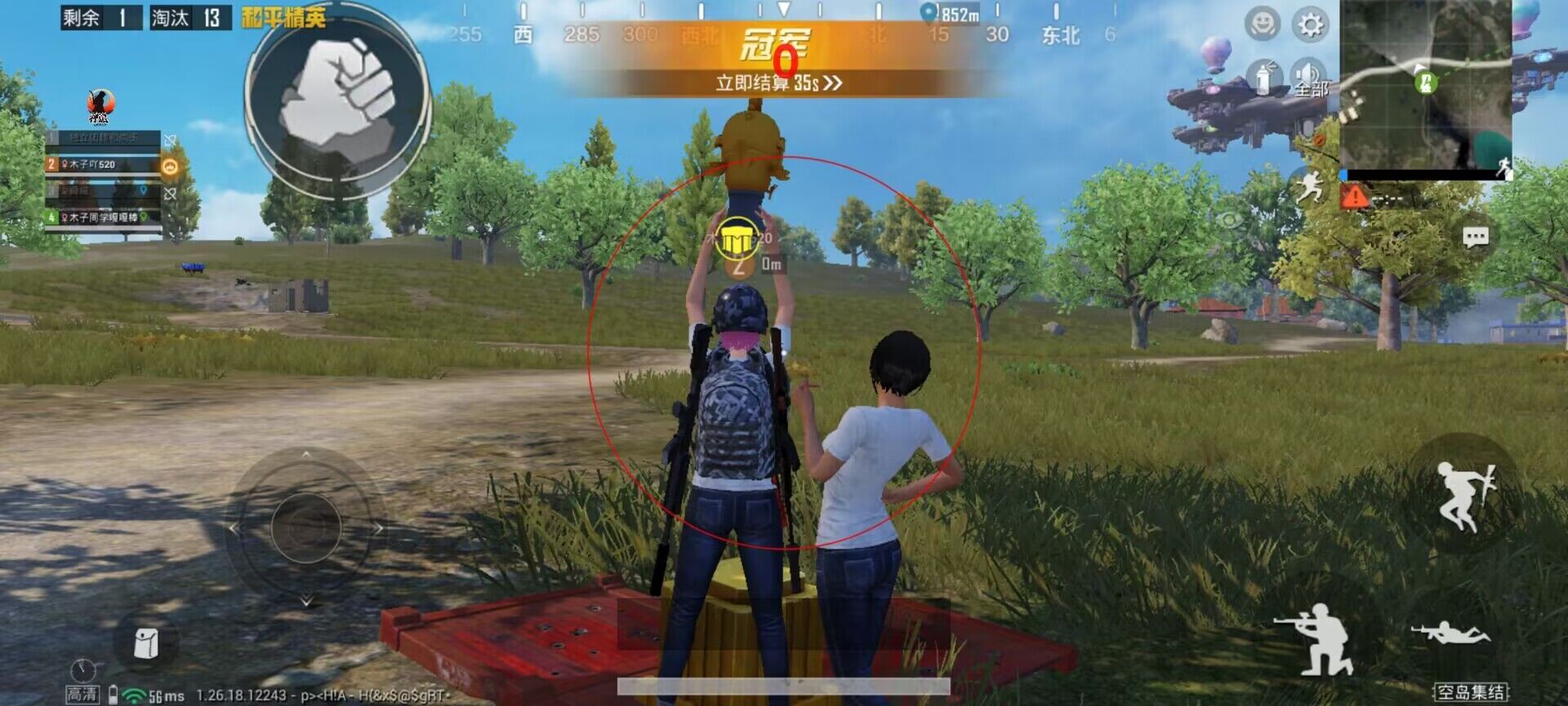The image size is (1568, 706).
Task: Select teammate 木子叮520 in squad list
Action: pos(92,163)
